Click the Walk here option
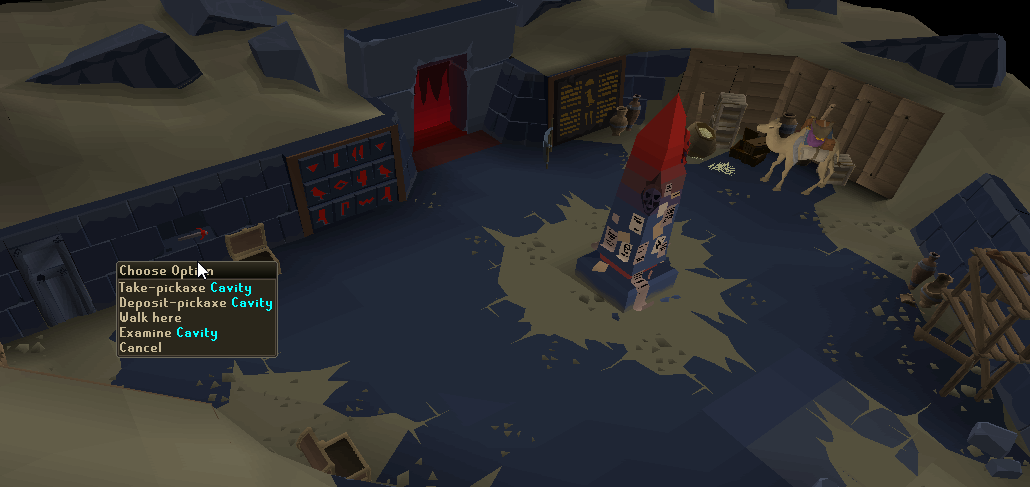 tap(150, 317)
